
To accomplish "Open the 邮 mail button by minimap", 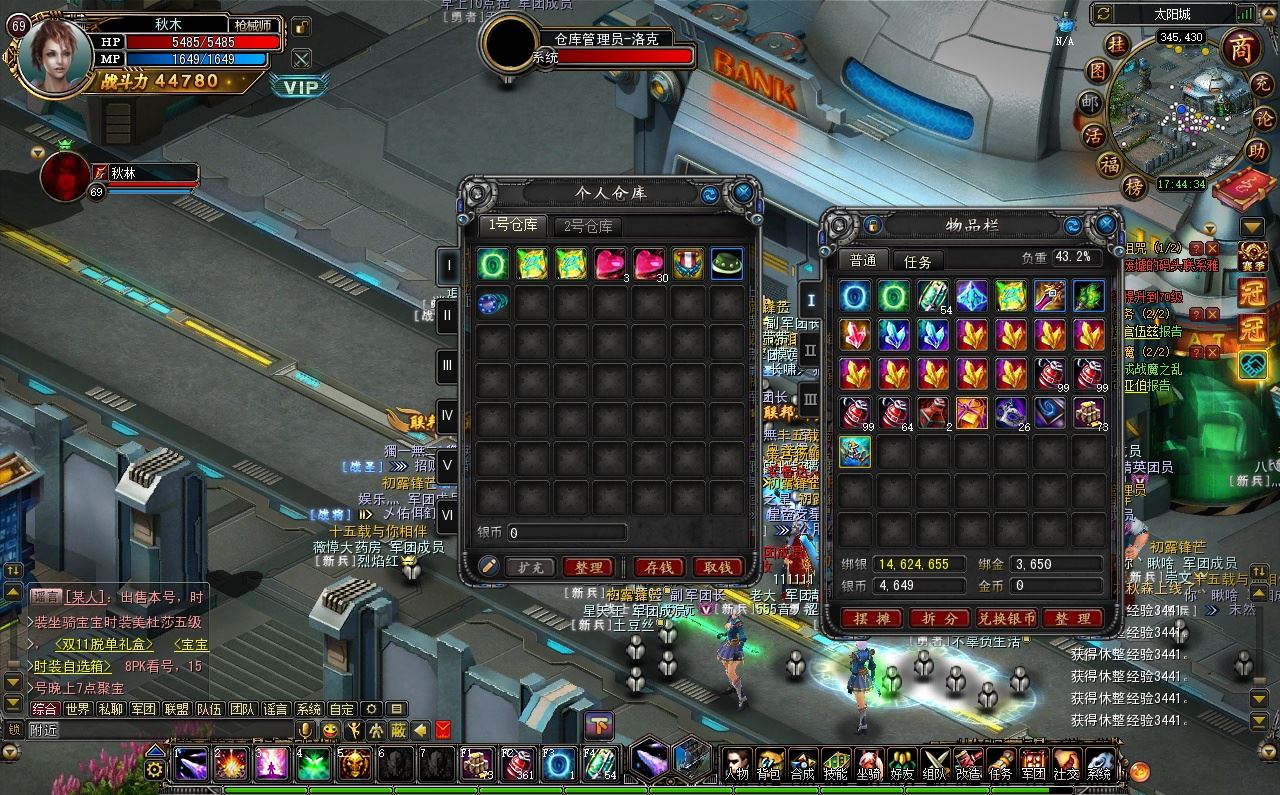I will point(1089,103).
